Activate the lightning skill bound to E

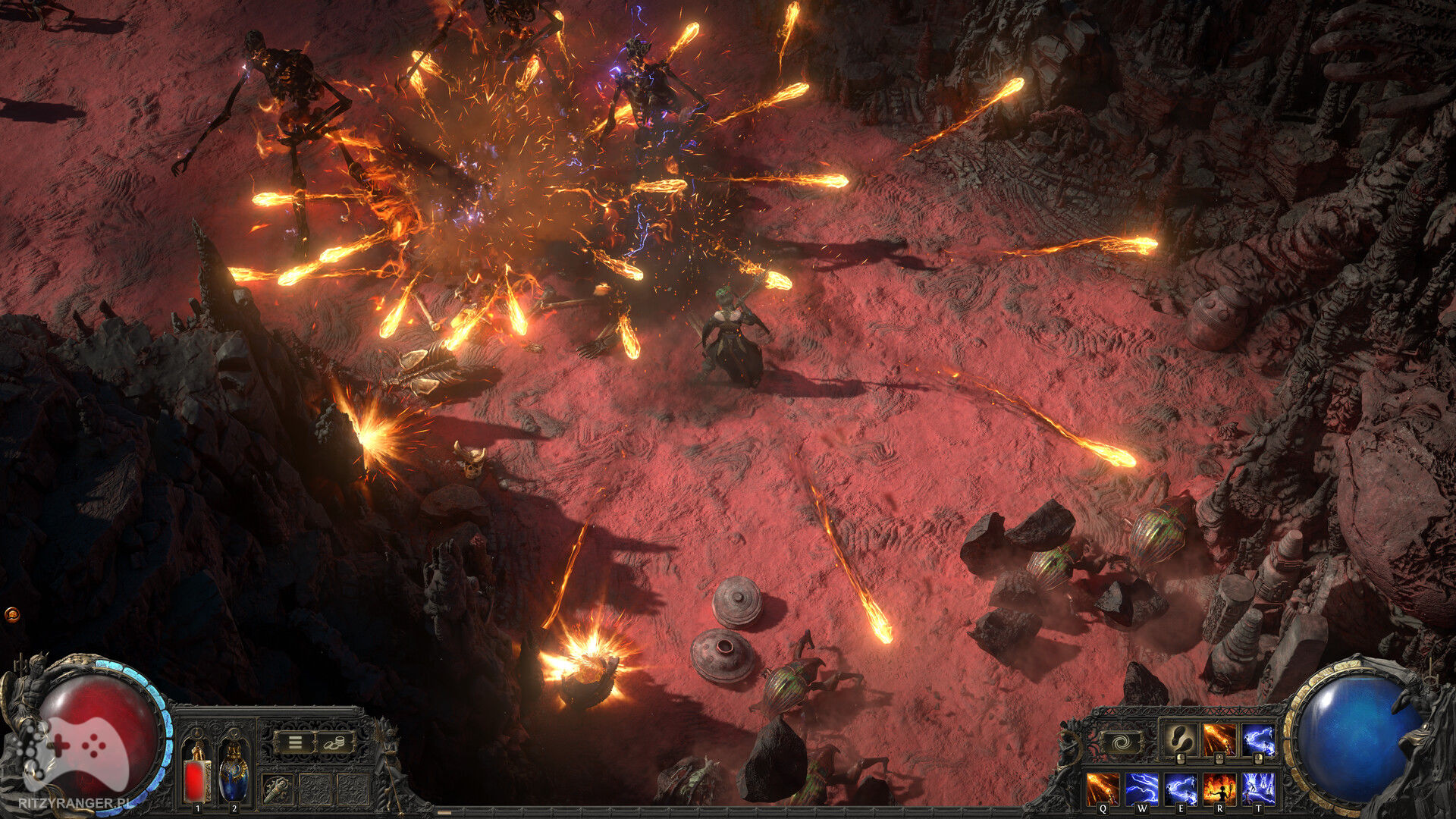[x=1181, y=789]
